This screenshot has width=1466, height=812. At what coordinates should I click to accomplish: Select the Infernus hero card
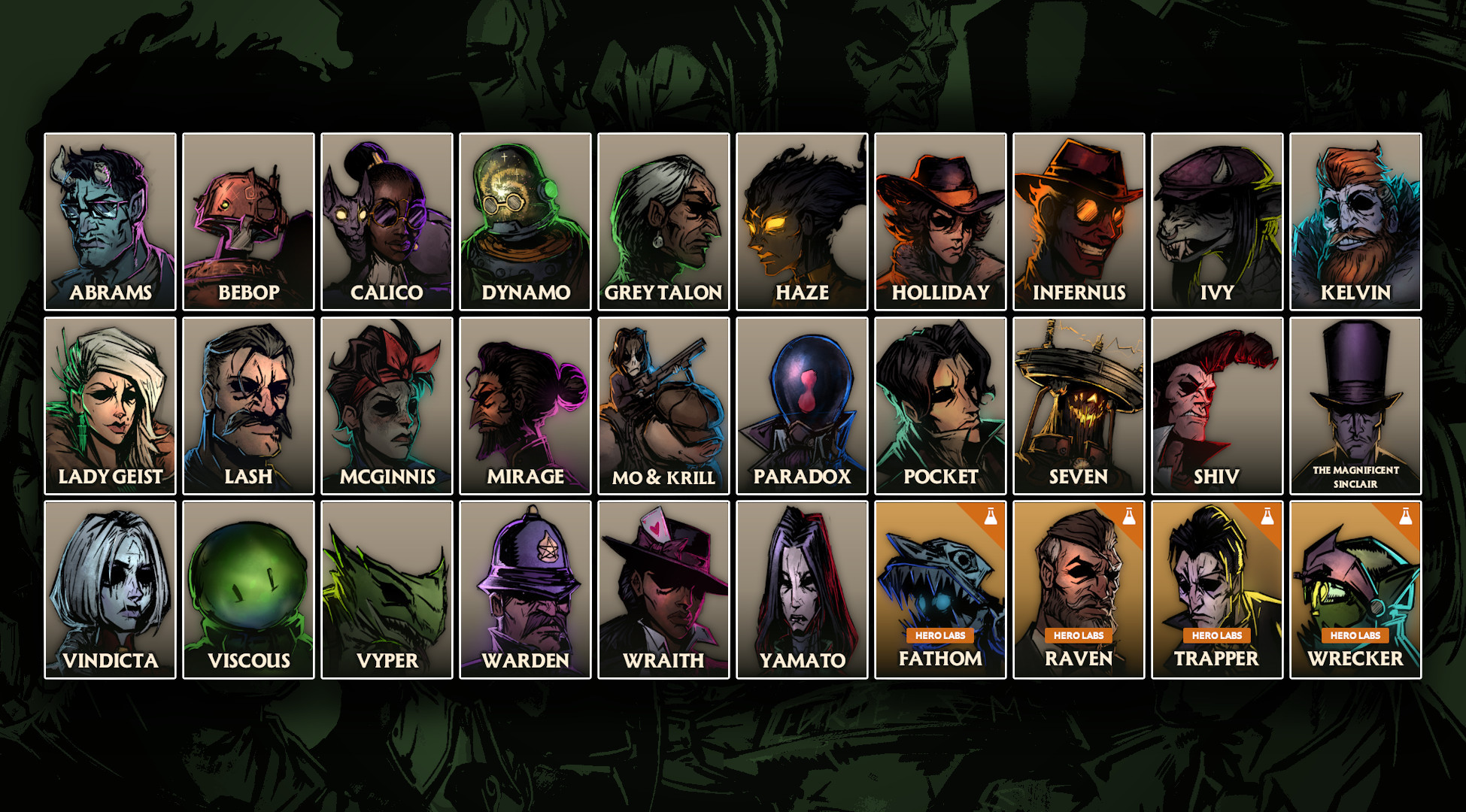(1078, 218)
